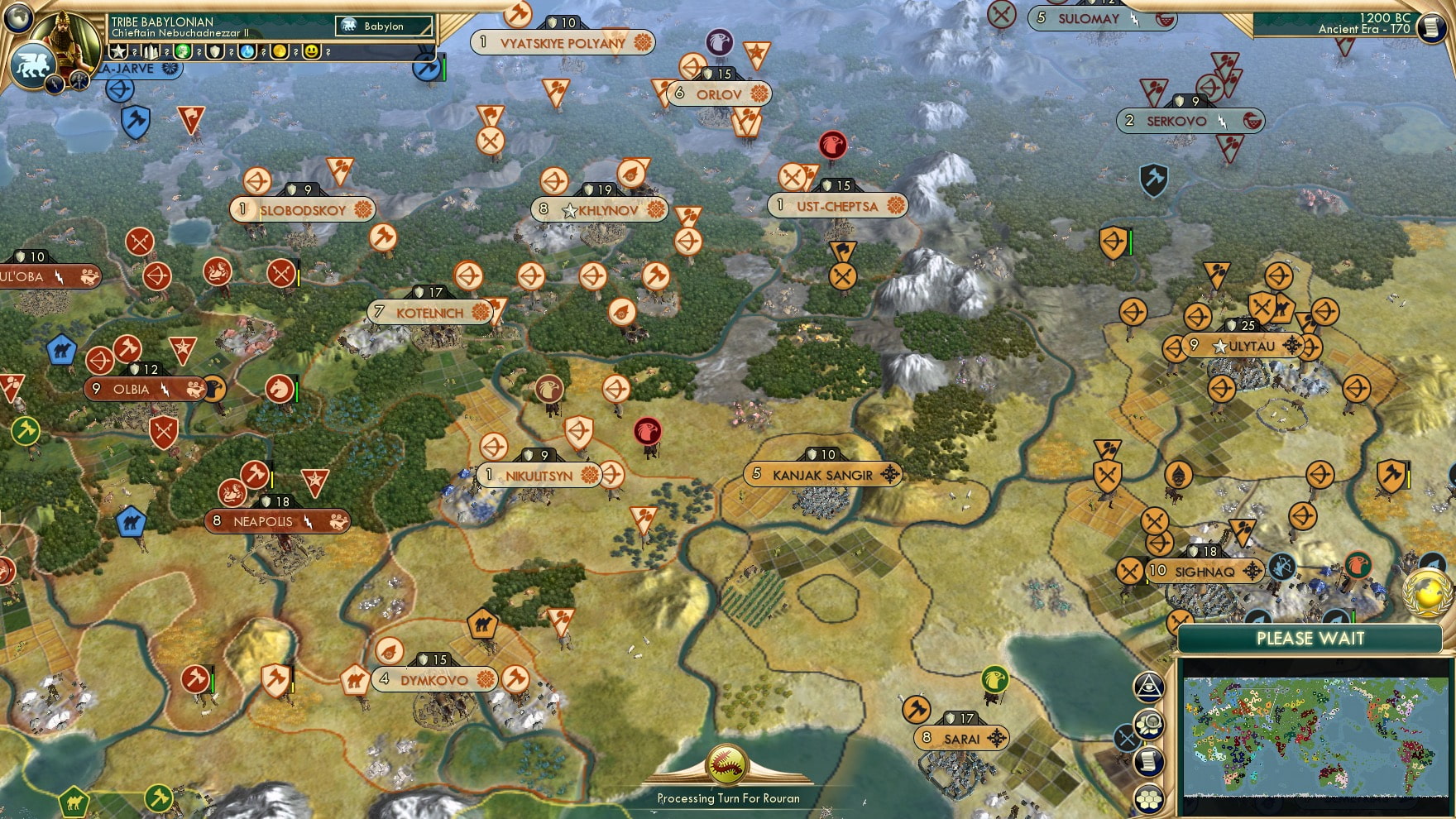Open the notification log scroll button beside minimap
Viewport: 1456px width, 819px height.
click(1148, 760)
